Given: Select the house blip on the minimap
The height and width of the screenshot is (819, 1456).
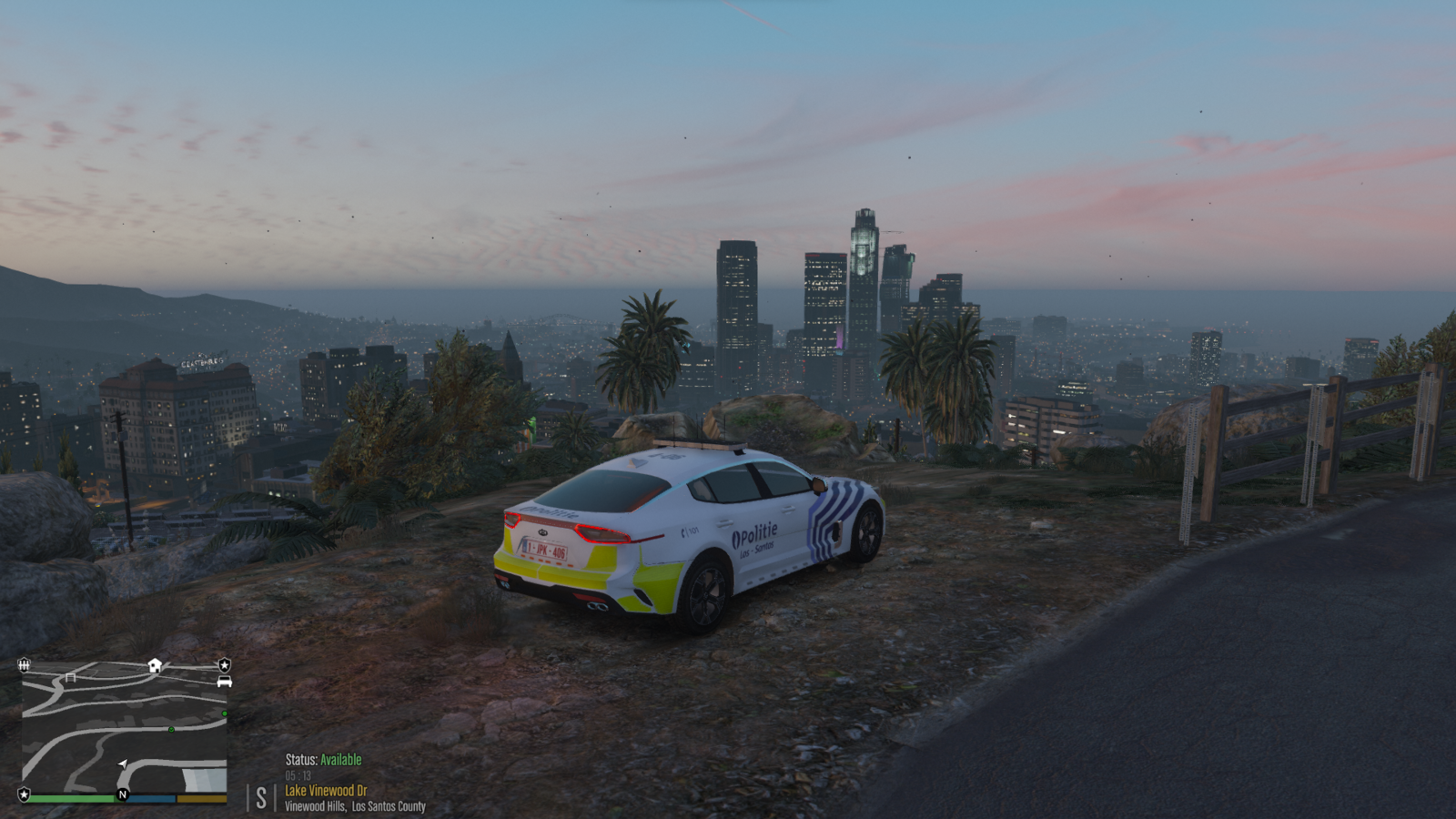Looking at the screenshot, I should [x=155, y=665].
